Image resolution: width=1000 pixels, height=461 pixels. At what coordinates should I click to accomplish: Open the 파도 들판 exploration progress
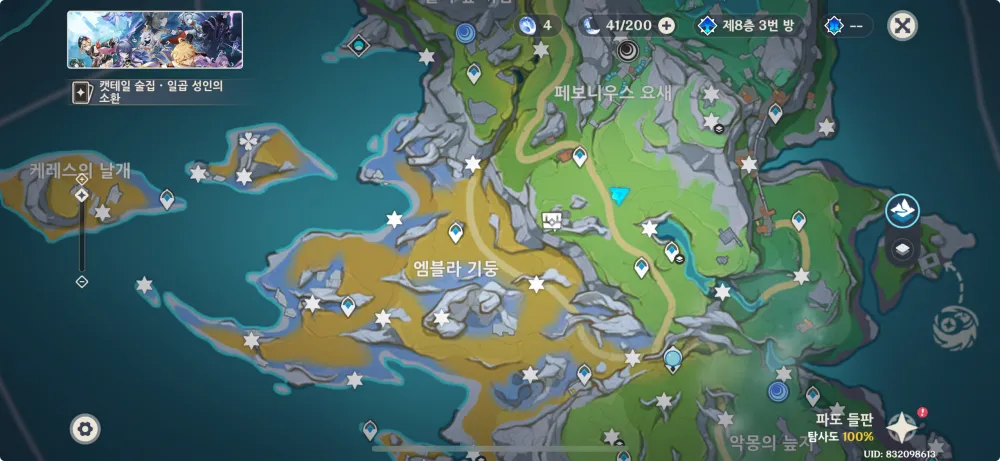coord(844,428)
